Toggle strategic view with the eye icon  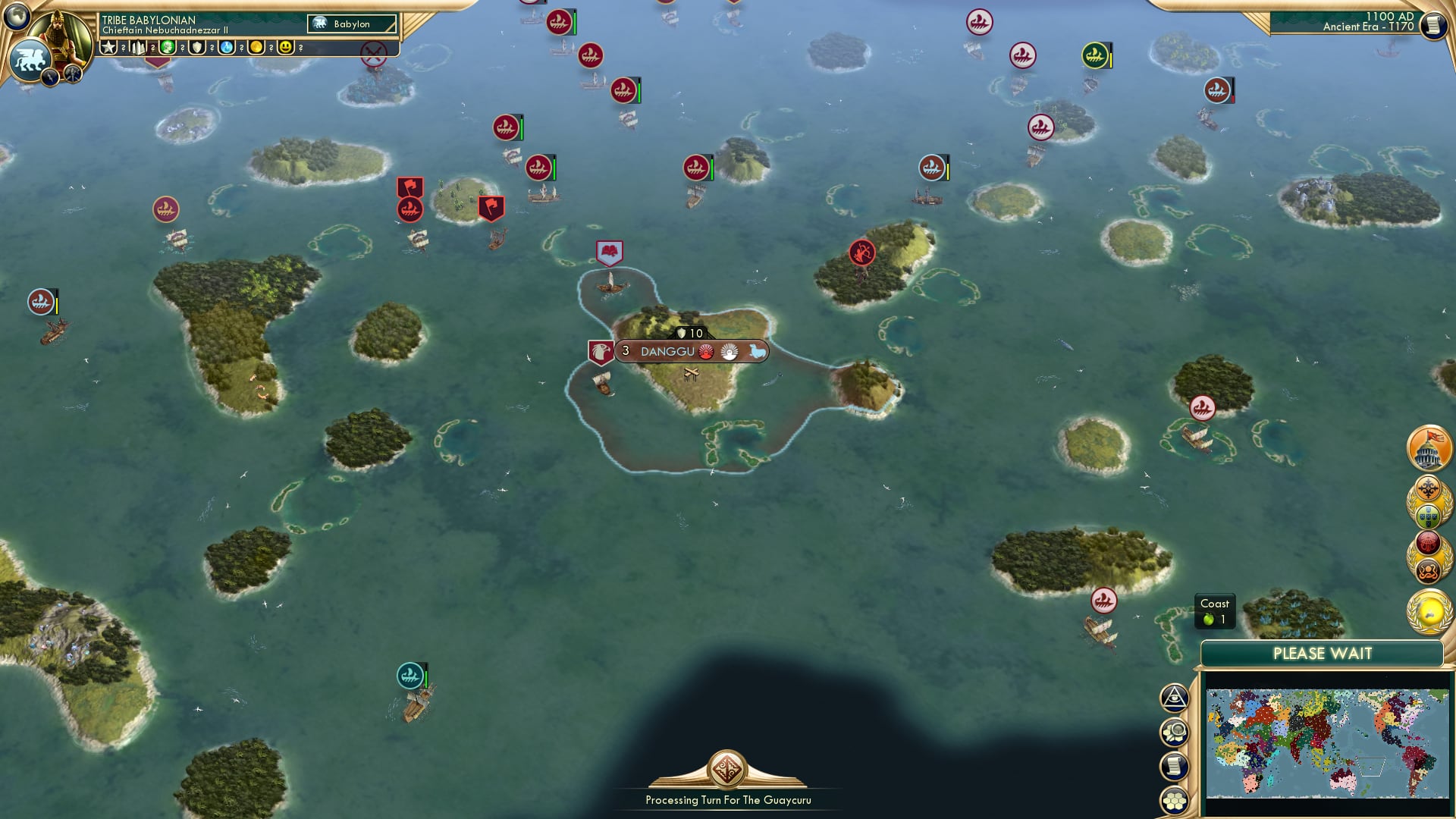[1174, 698]
